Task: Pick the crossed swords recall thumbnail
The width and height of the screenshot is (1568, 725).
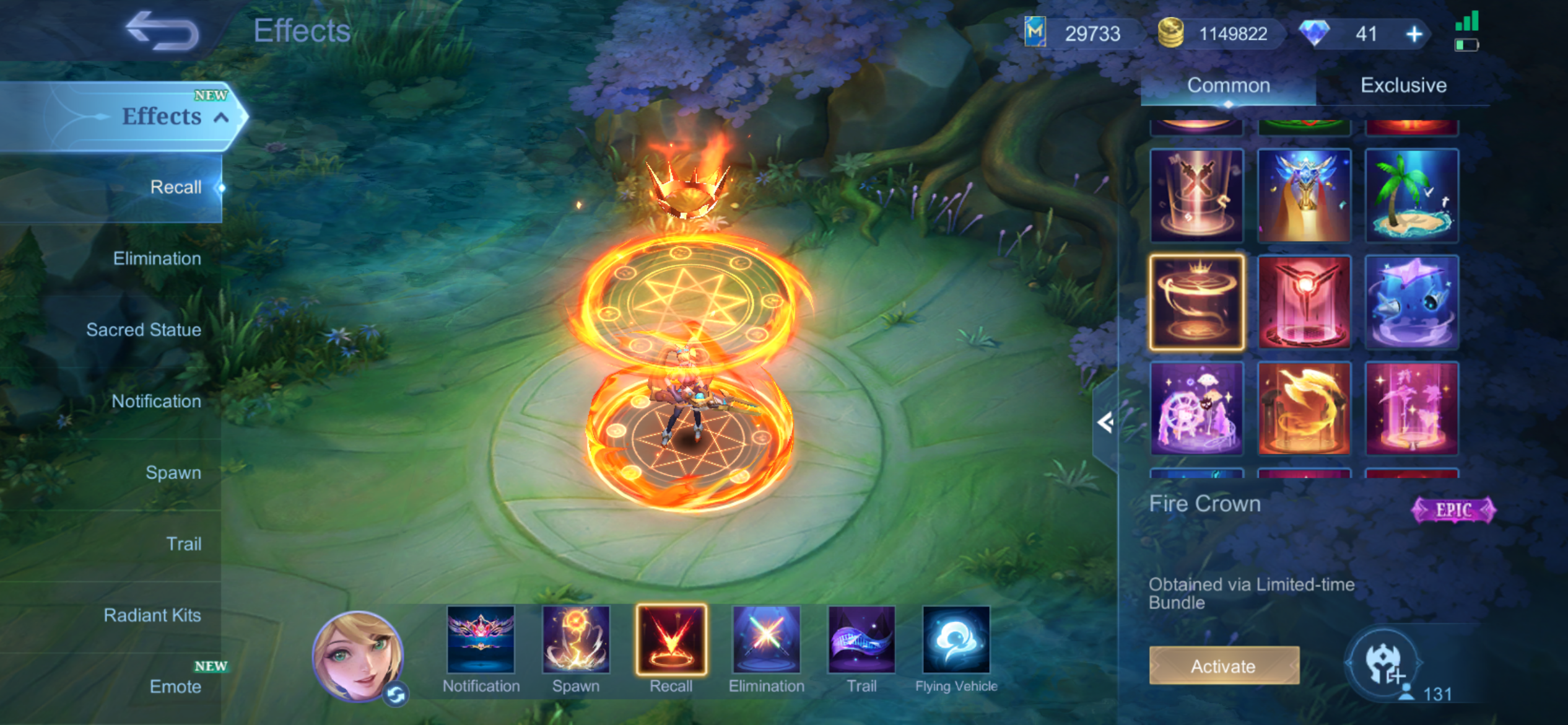Action: pyautogui.click(x=1196, y=196)
